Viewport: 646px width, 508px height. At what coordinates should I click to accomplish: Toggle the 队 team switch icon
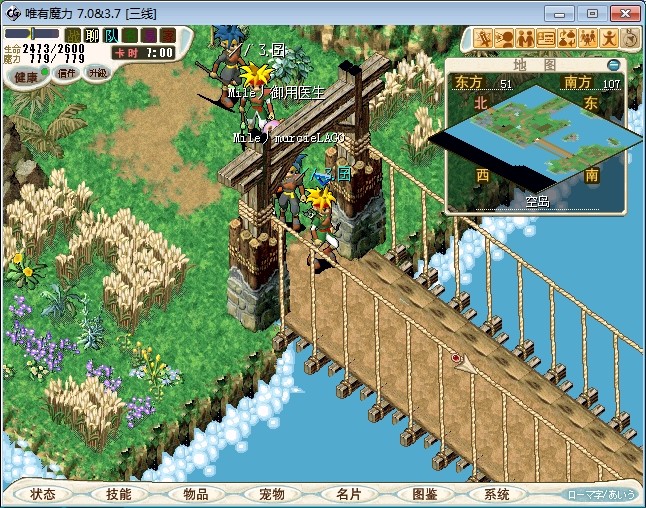pyautogui.click(x=111, y=35)
